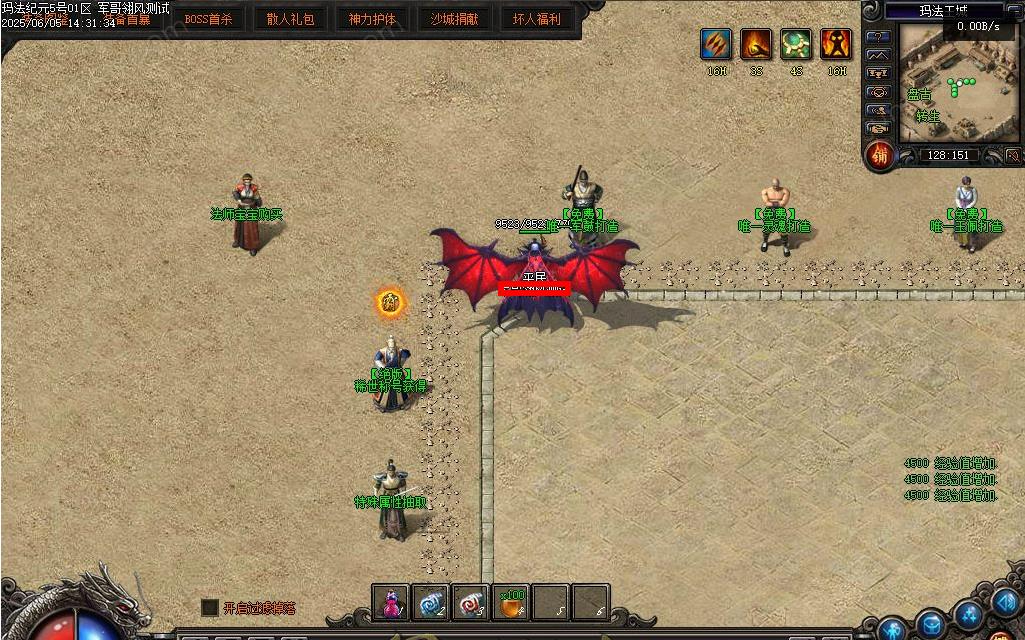The image size is (1025, 640).
Task: Open the BOSS首杀 menu
Action: [x=208, y=19]
